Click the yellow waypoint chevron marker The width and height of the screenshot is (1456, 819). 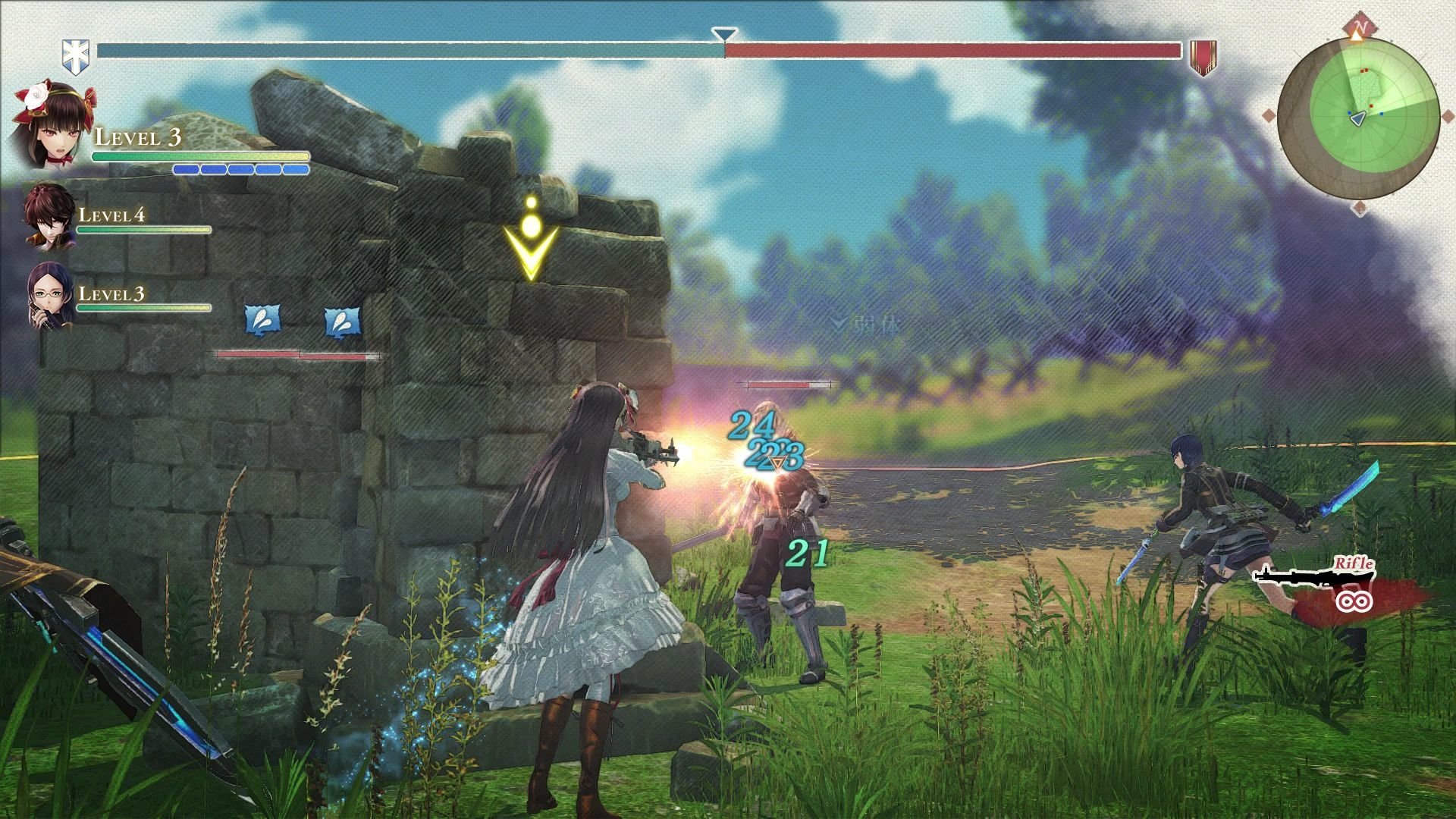click(x=531, y=243)
